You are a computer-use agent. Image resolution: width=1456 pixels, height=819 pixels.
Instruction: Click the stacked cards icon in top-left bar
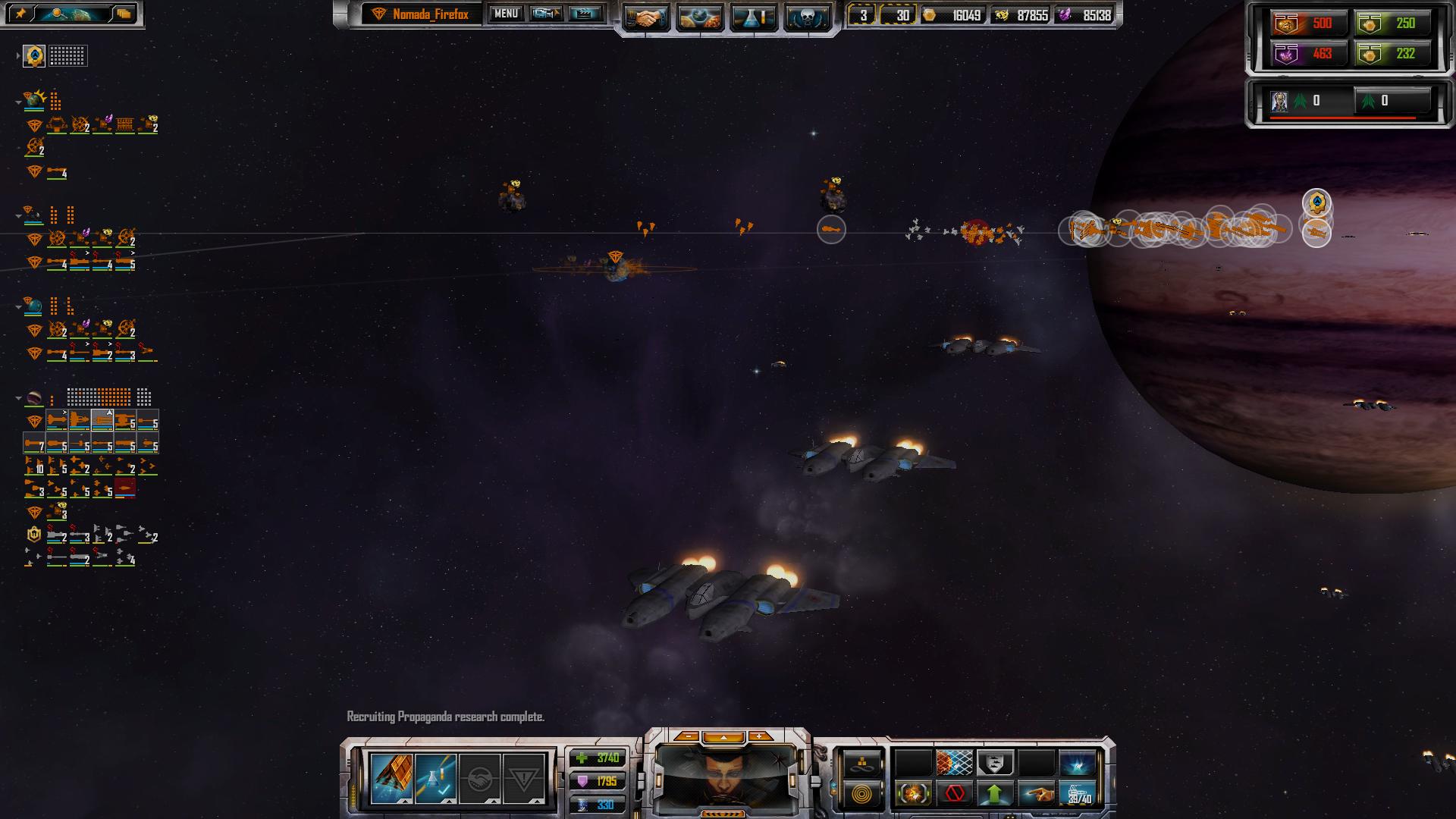(124, 14)
